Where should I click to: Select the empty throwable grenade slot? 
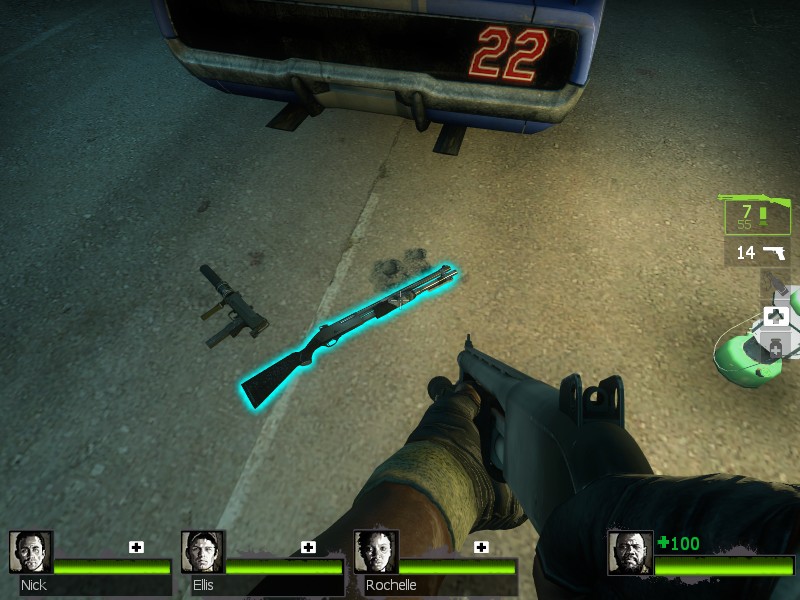click(x=776, y=285)
